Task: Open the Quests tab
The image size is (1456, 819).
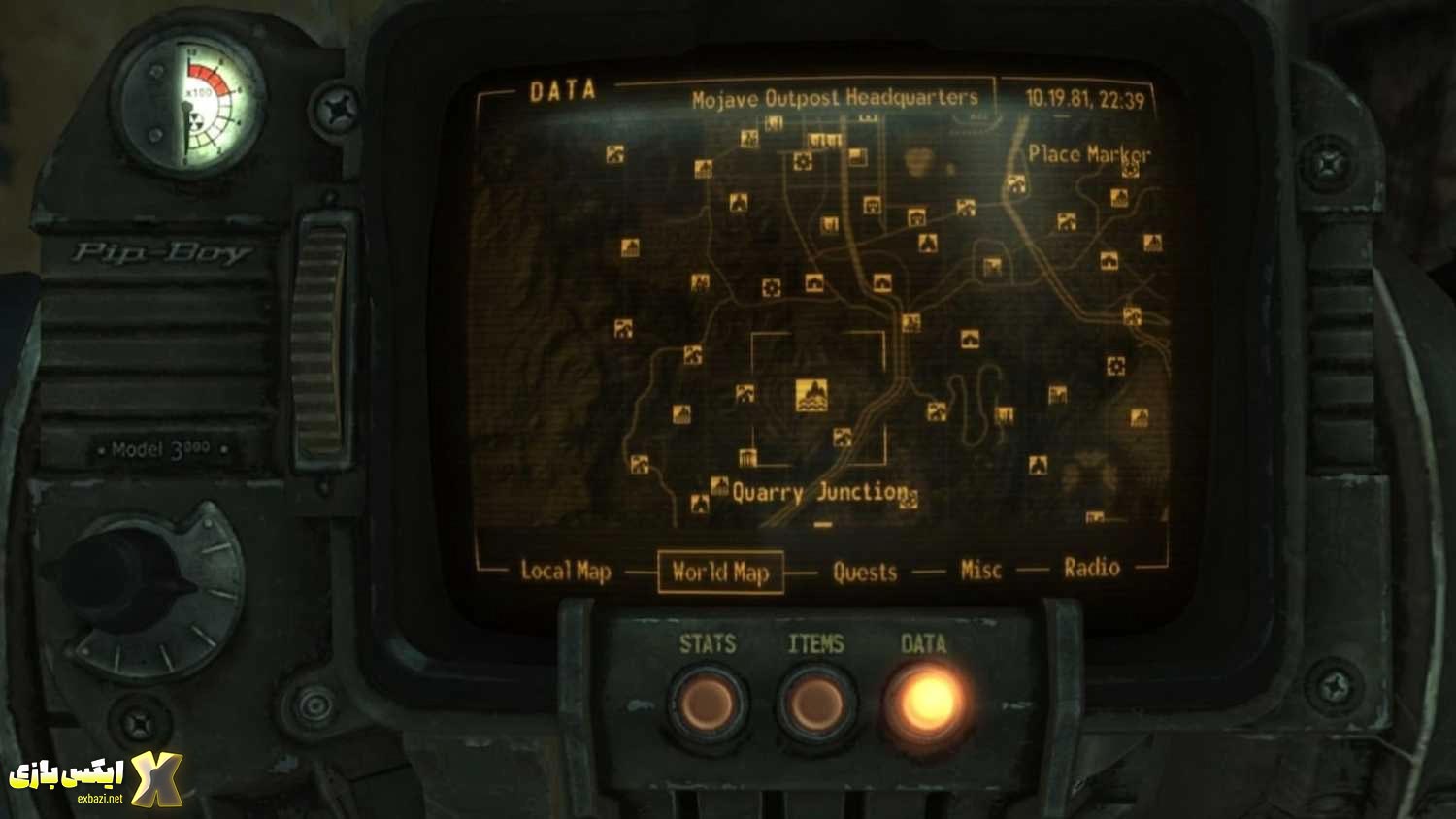Action: pos(864,572)
